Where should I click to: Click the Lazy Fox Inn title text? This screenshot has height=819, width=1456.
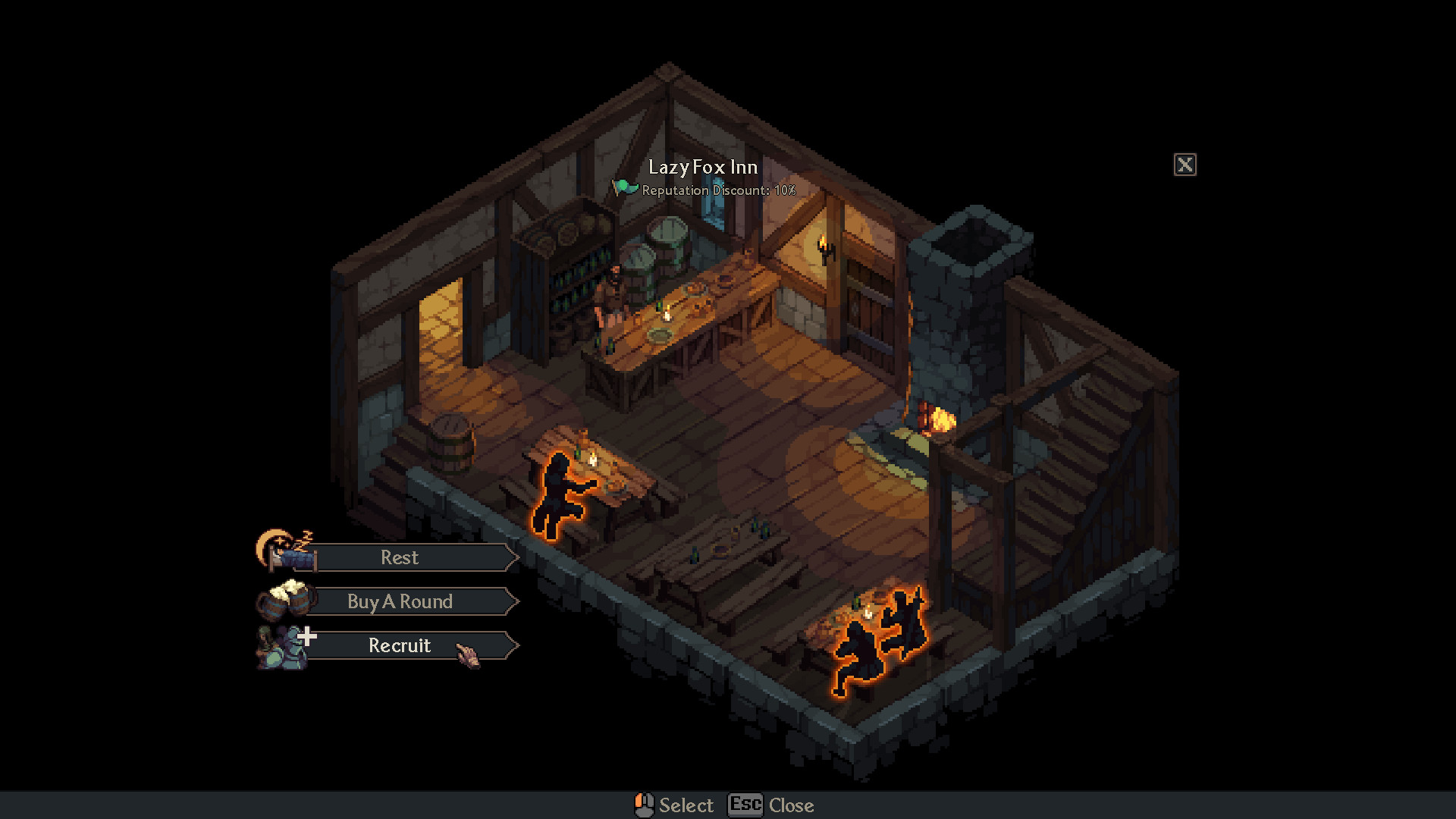point(701,167)
